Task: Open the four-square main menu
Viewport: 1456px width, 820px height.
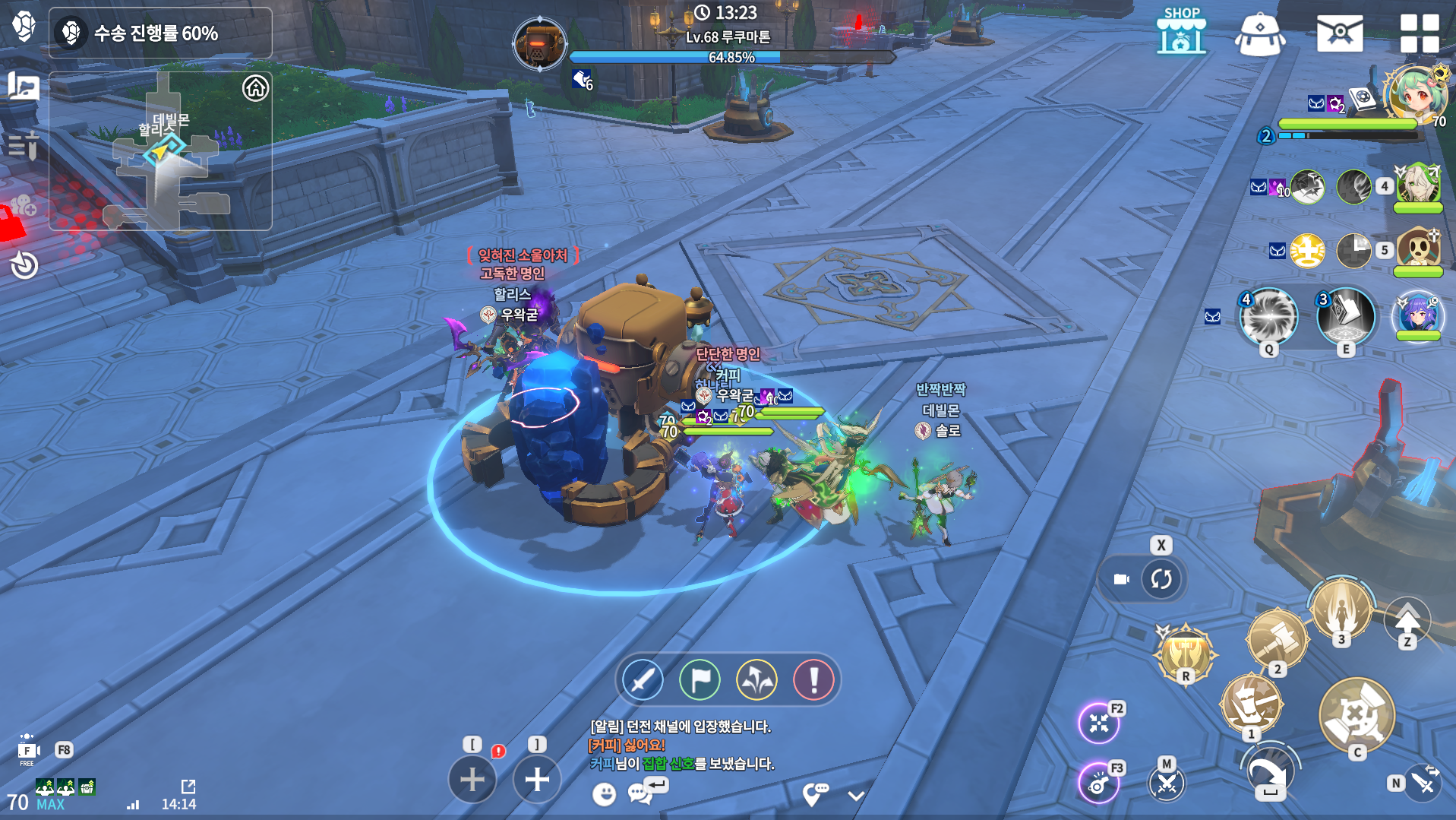Action: [x=1419, y=34]
